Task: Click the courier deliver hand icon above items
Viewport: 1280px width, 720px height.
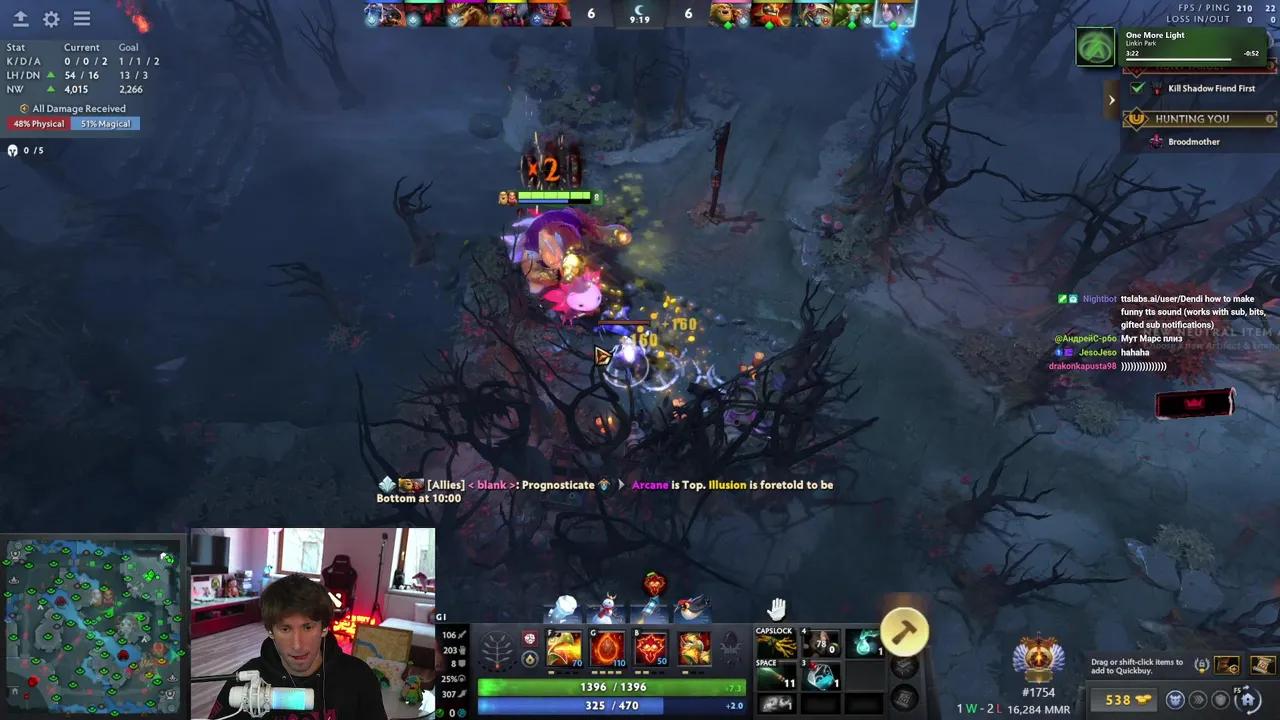Action: coord(777,607)
